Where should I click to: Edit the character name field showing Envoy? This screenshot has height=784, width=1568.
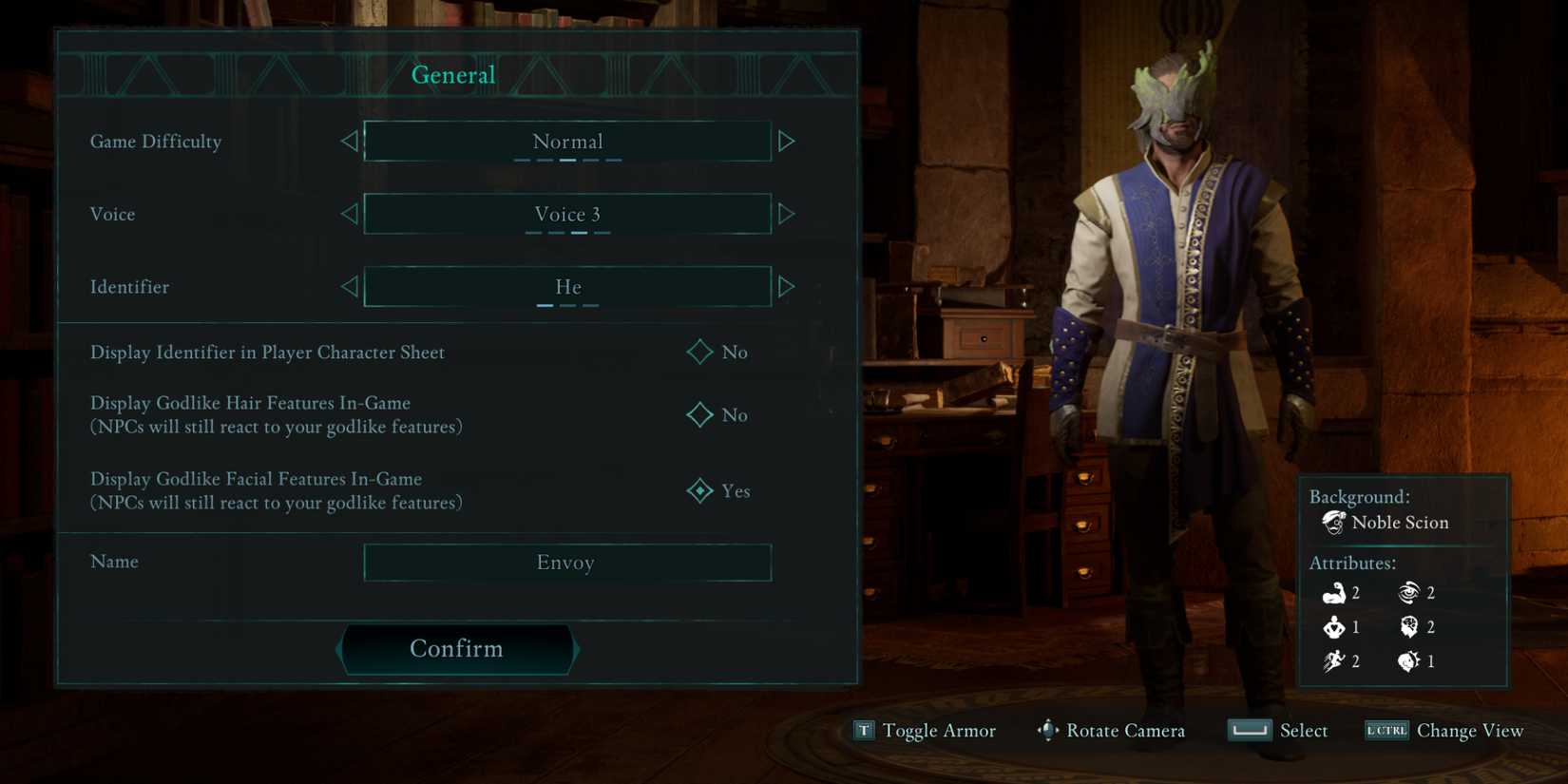point(566,563)
